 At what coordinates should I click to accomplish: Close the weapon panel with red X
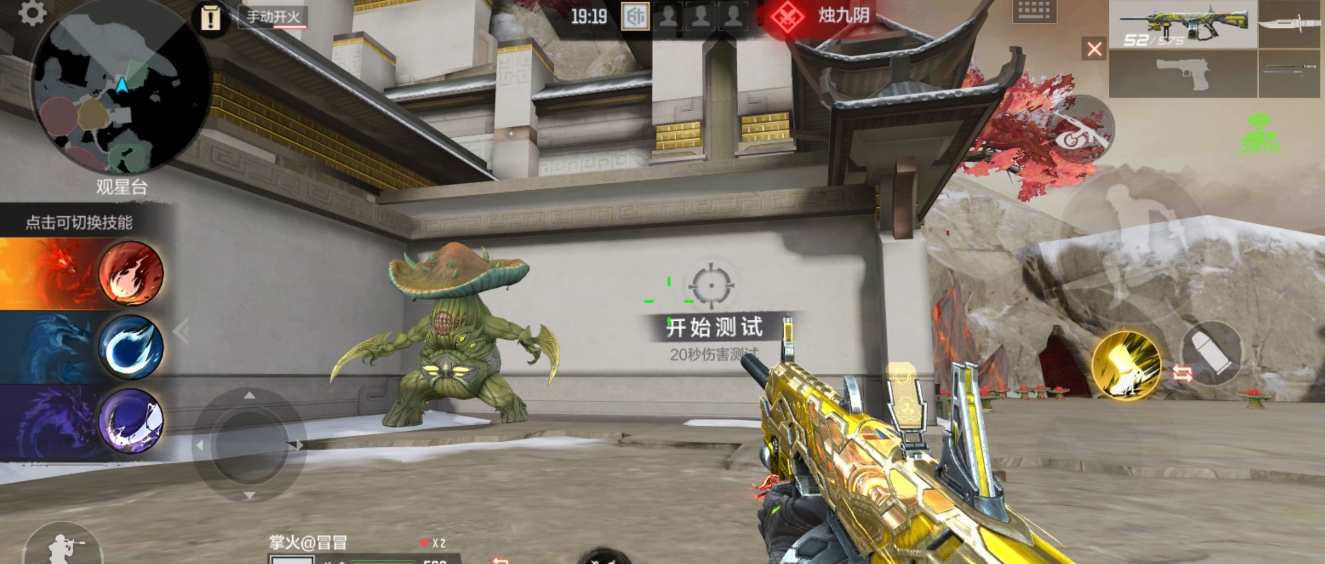click(x=1094, y=48)
